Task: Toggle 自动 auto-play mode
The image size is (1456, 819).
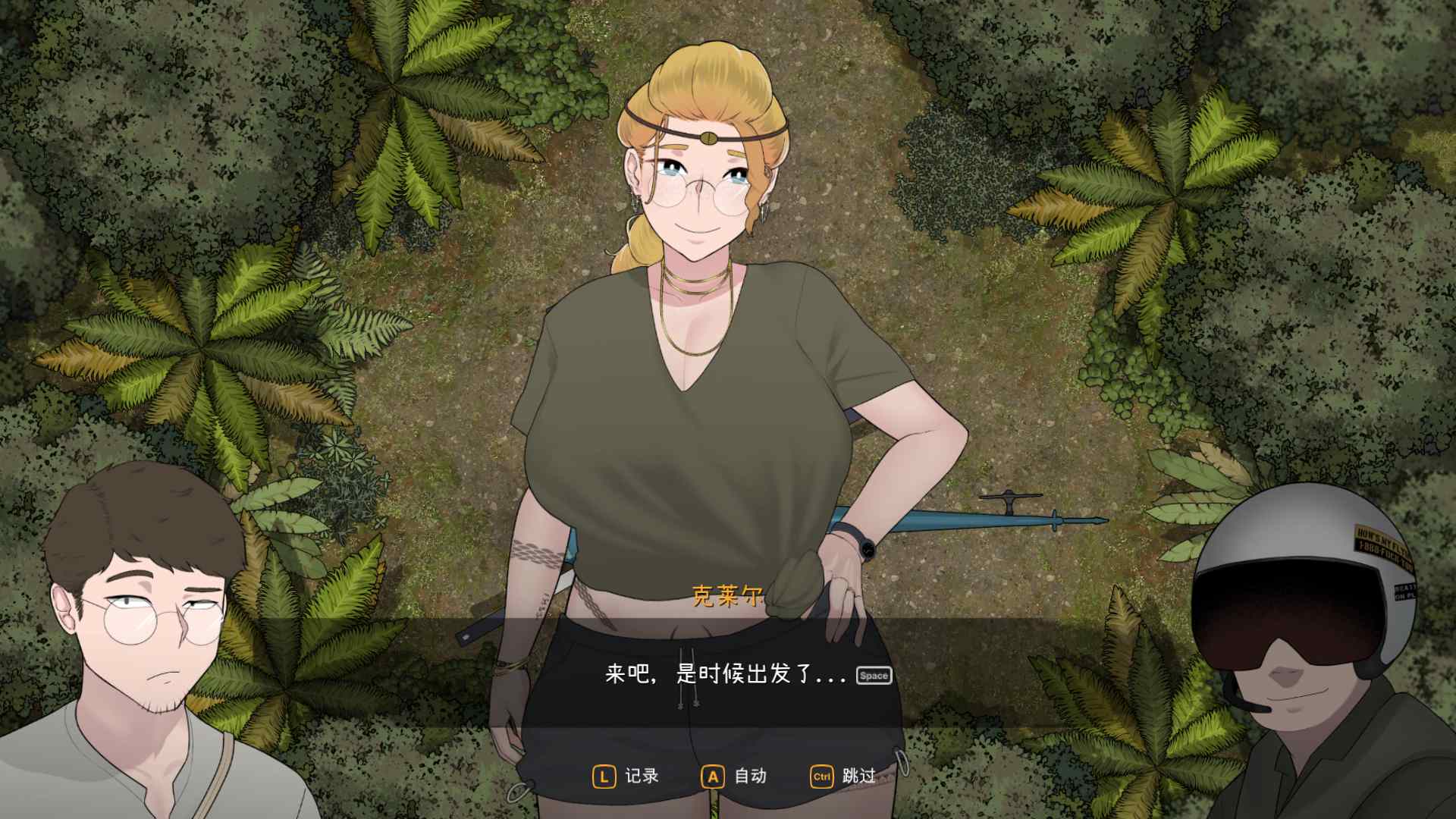Action: [x=735, y=776]
